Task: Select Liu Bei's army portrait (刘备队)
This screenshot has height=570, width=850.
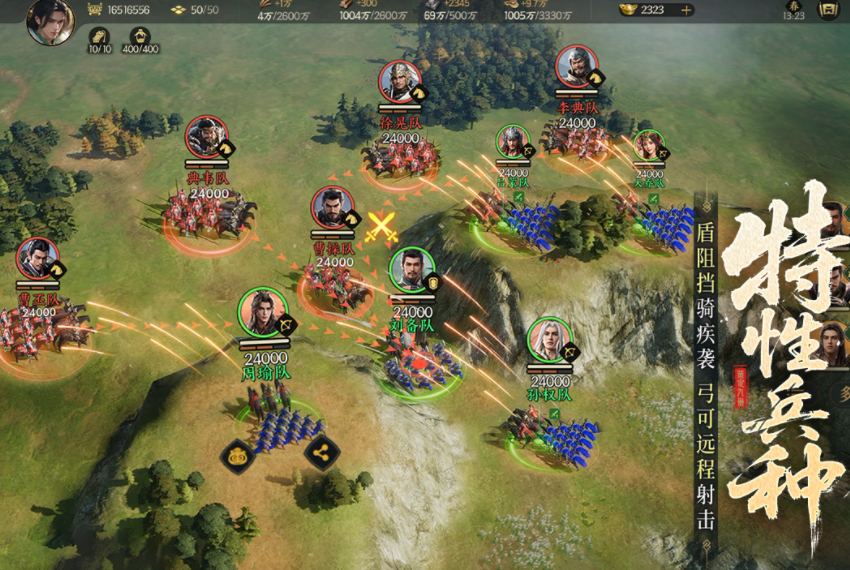Action: click(412, 271)
